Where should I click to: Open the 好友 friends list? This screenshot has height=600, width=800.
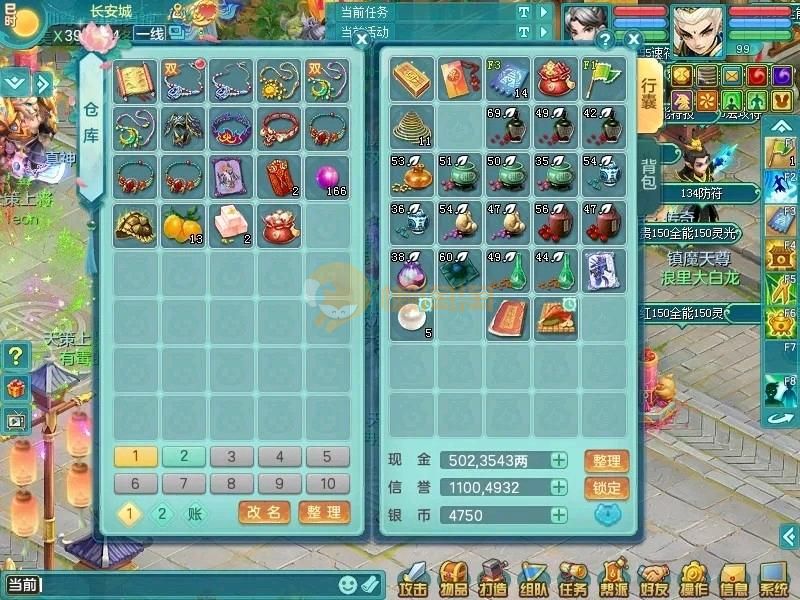pos(653,580)
